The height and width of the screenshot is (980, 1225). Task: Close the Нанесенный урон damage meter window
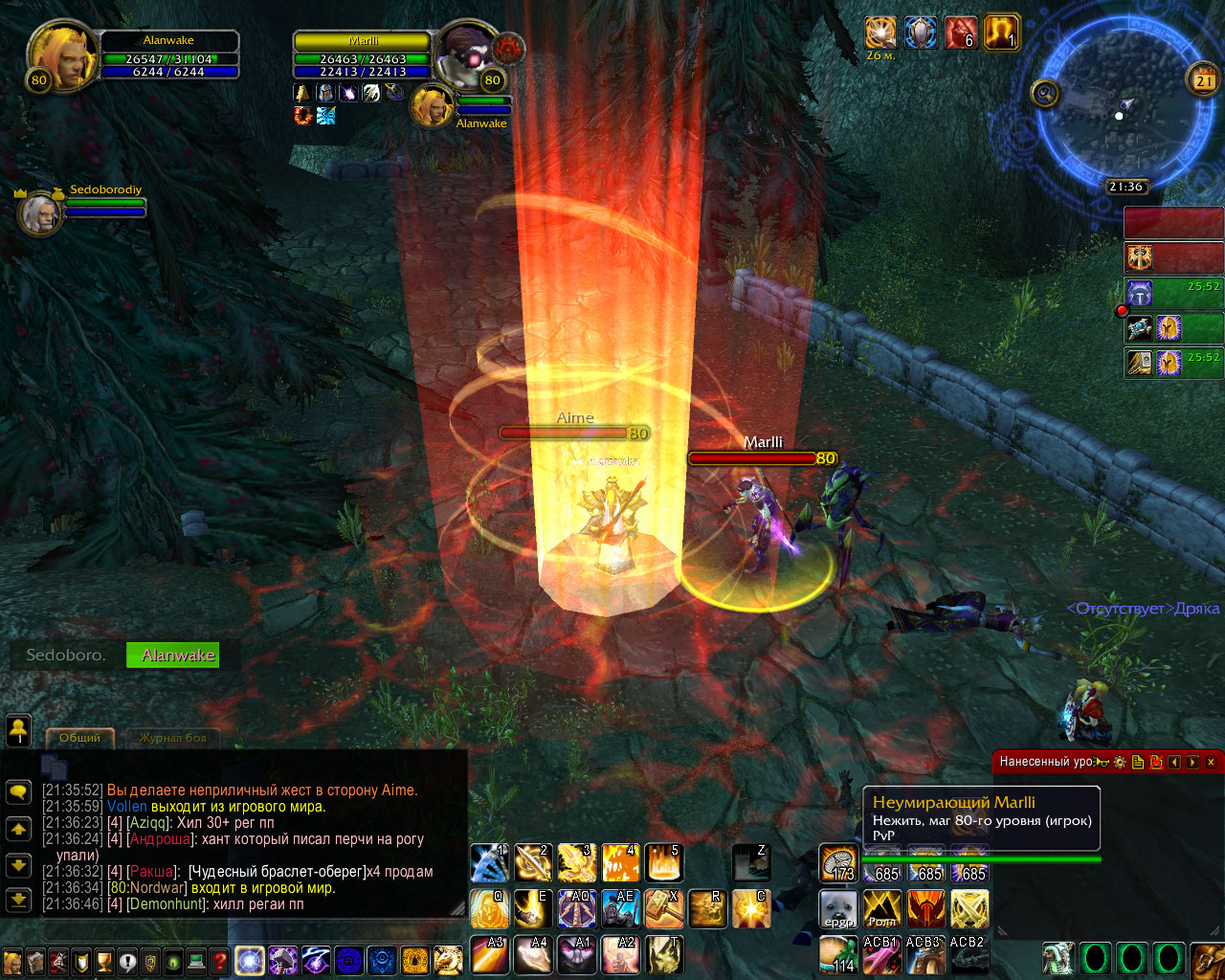[1211, 762]
